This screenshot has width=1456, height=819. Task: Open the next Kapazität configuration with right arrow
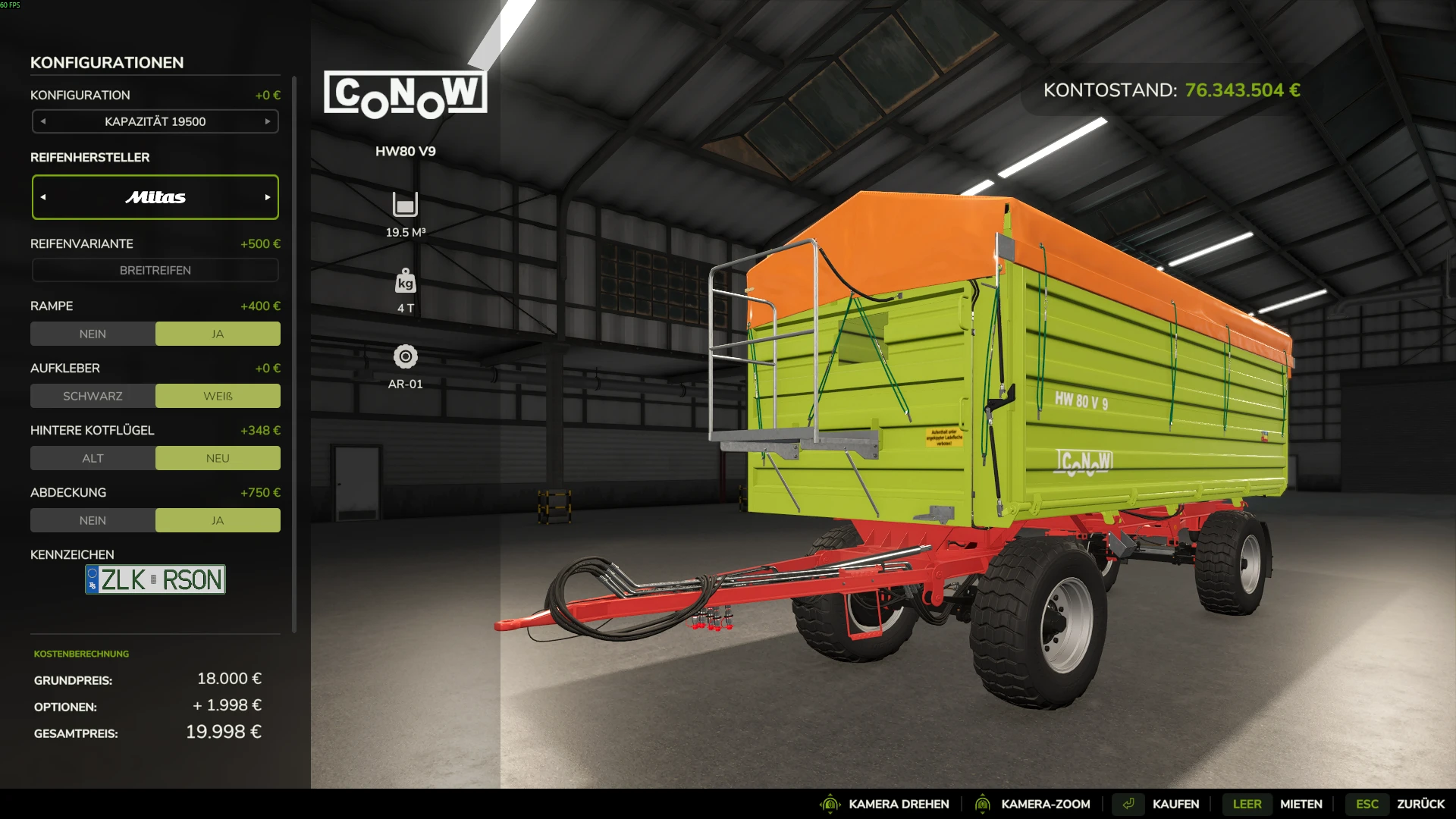point(267,121)
